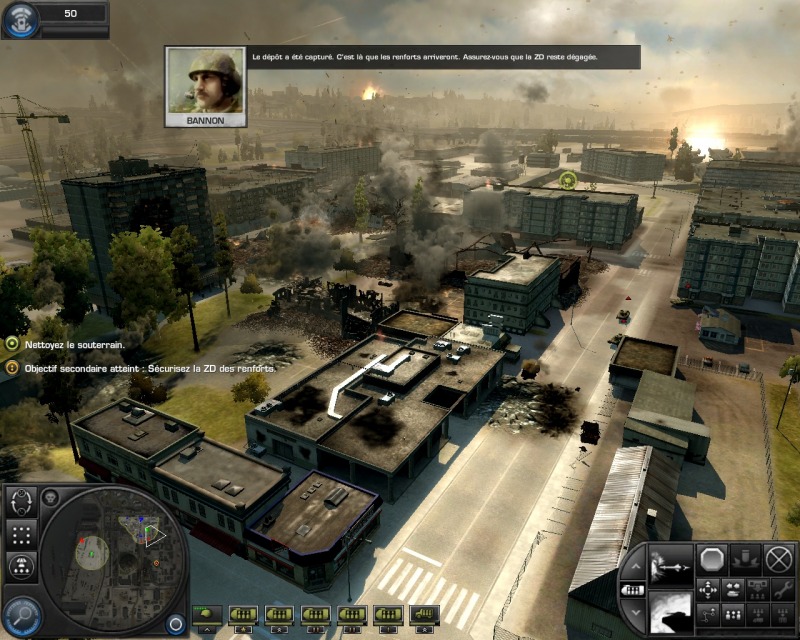Toggle the six-dot formation button

click(x=21, y=534)
